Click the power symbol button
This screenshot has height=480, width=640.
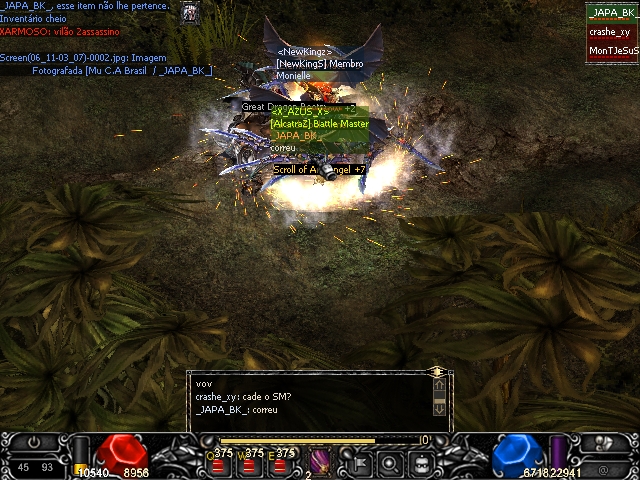(x=35, y=442)
